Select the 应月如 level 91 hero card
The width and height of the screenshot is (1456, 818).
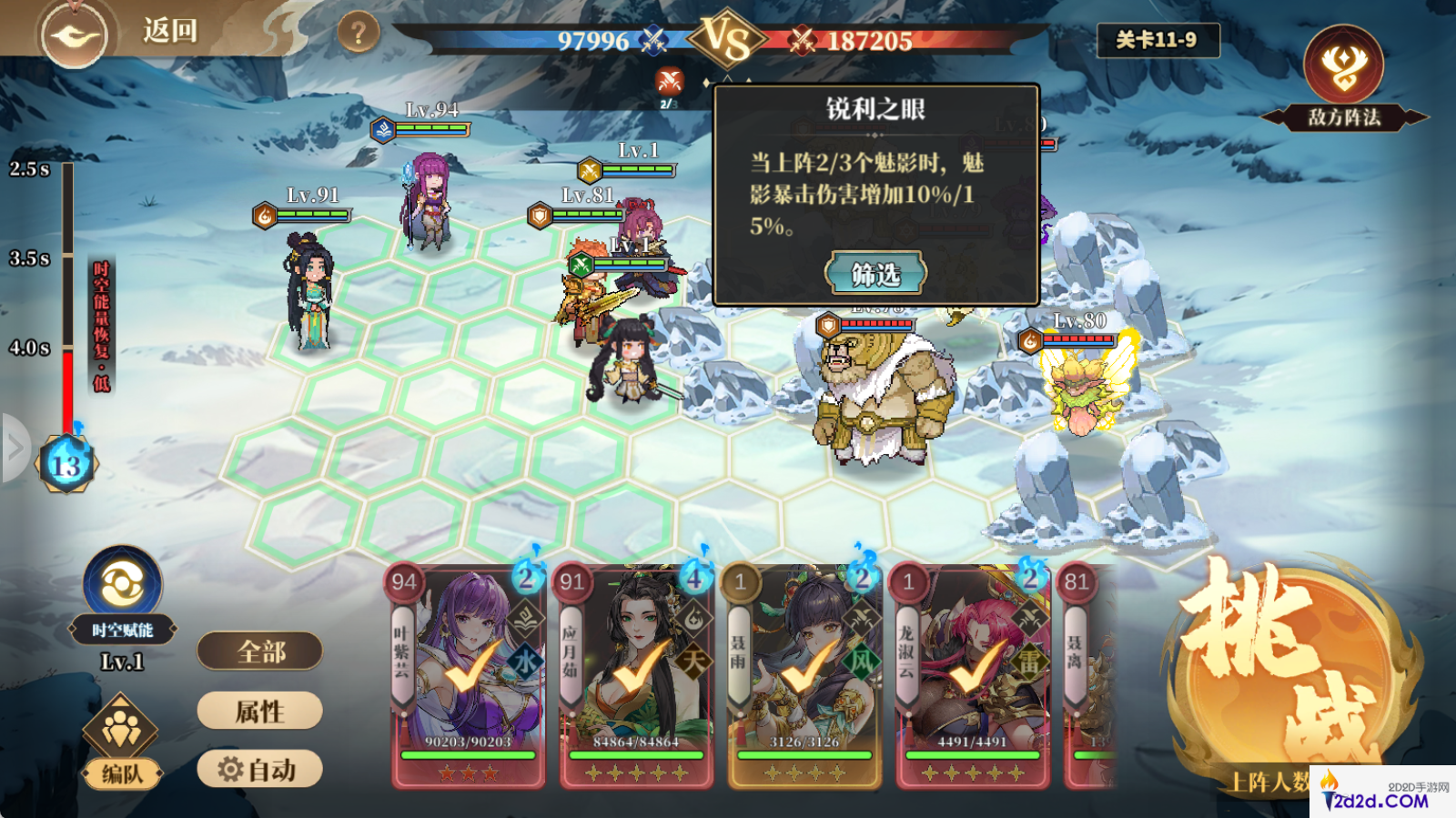click(636, 675)
